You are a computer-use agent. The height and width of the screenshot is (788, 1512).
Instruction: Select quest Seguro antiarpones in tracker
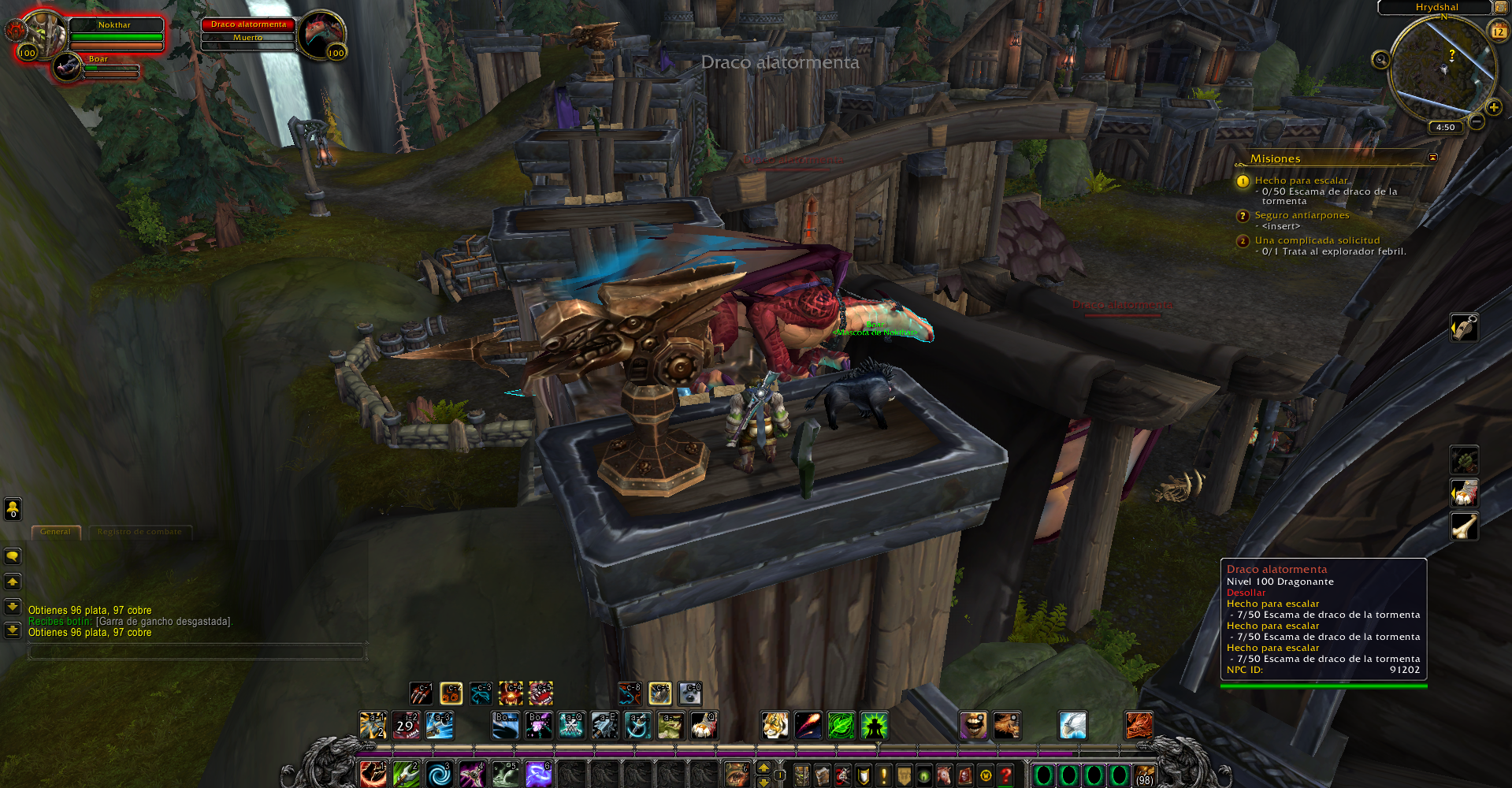point(1302,215)
